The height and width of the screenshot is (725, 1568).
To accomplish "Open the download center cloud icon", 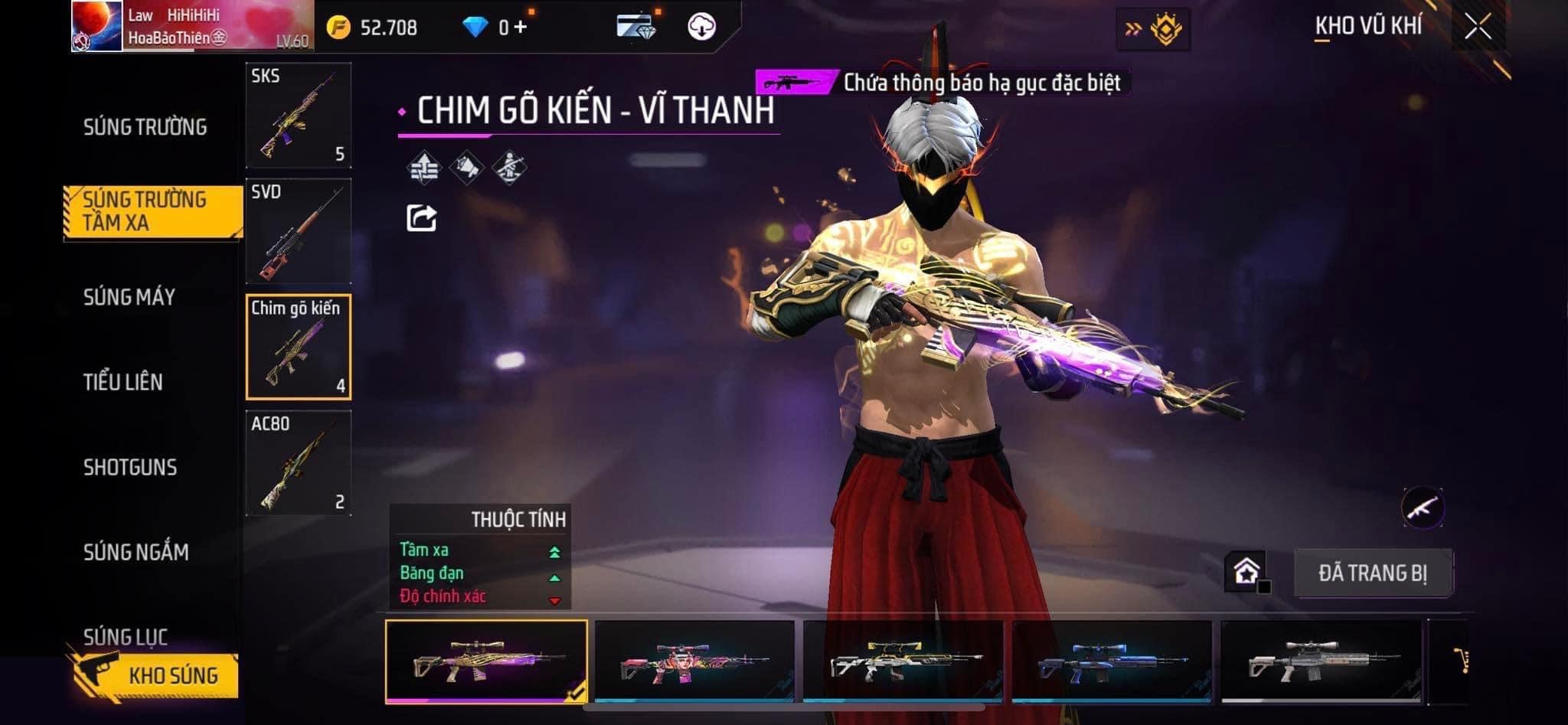I will (701, 27).
